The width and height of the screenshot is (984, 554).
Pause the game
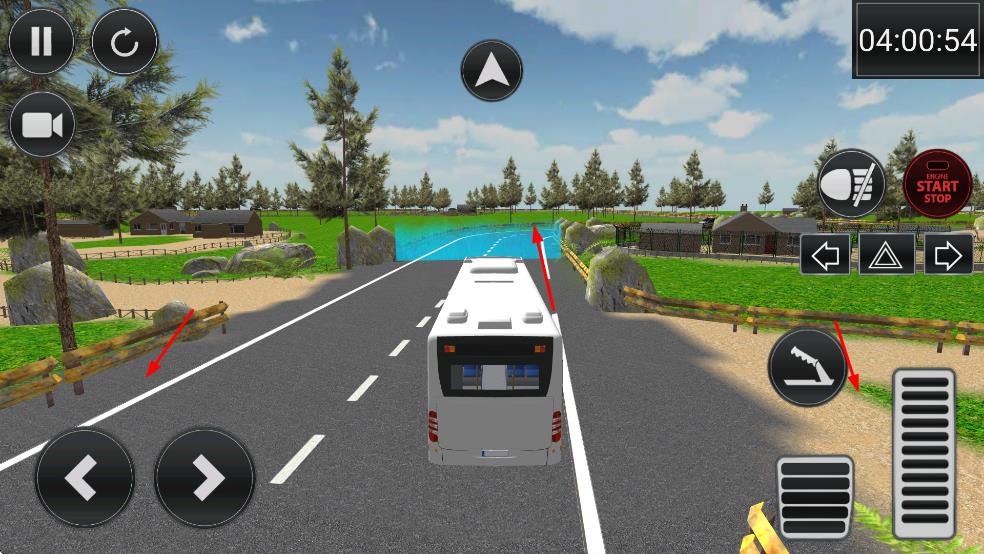pyautogui.click(x=41, y=42)
